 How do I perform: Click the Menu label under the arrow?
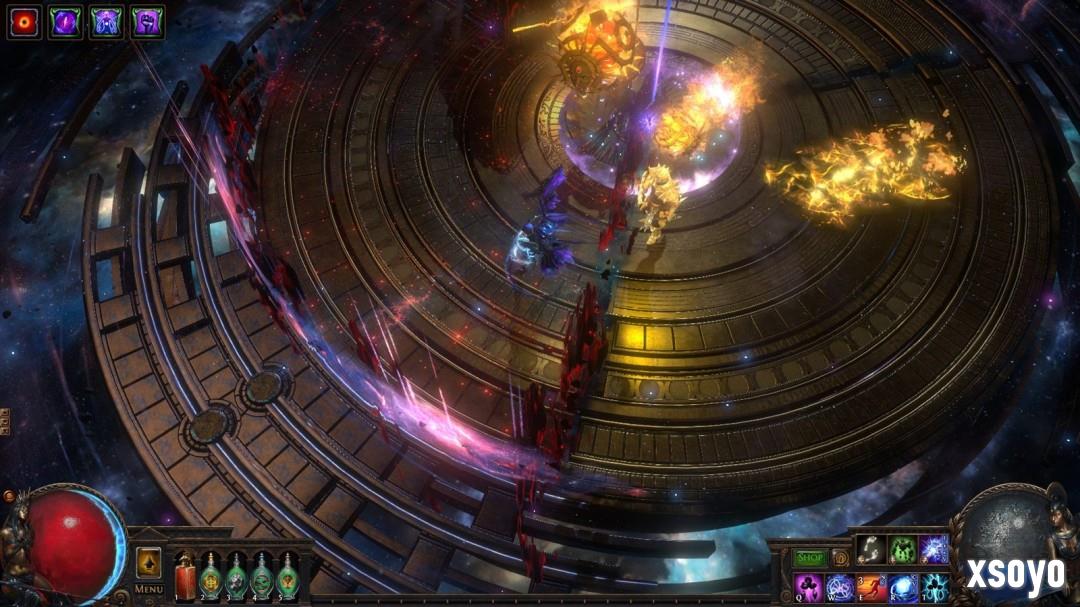[x=149, y=589]
